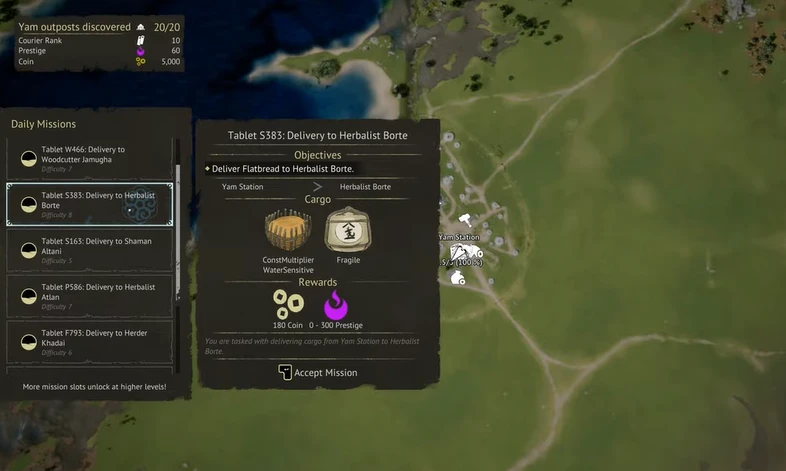Choose Tablet S383 delivery to Herbalist Borte
786x471 pixels.
tap(90, 204)
